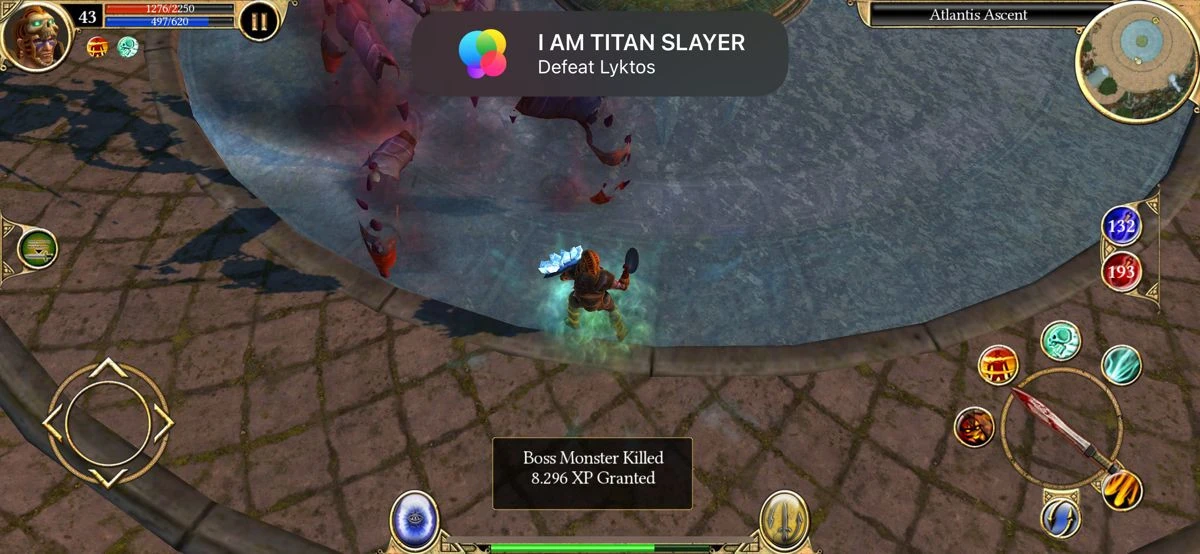Image resolution: width=1200 pixels, height=554 pixels.
Task: Activate the red demon face skill
Action: 974,427
